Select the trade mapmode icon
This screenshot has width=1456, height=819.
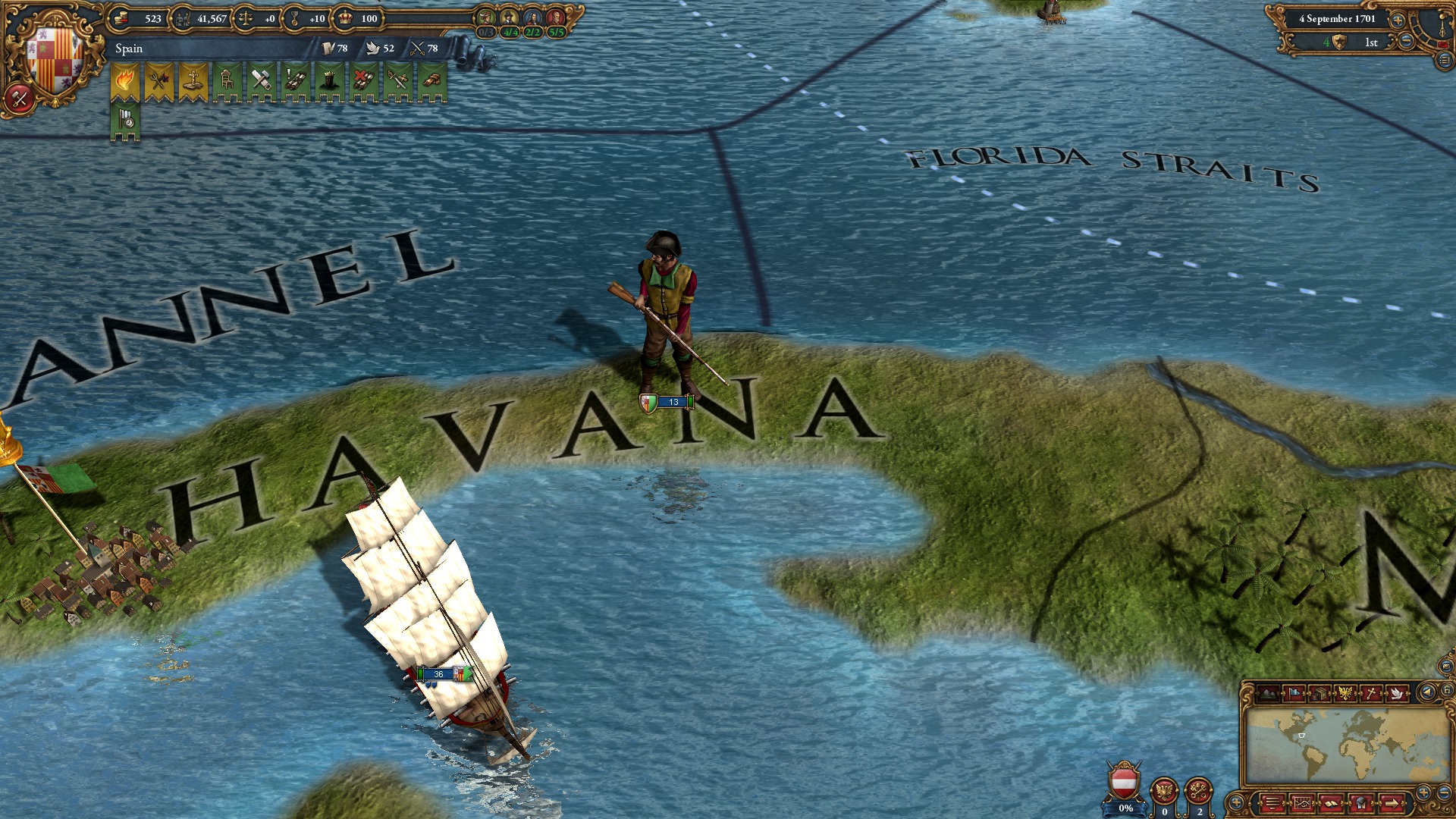[1319, 693]
